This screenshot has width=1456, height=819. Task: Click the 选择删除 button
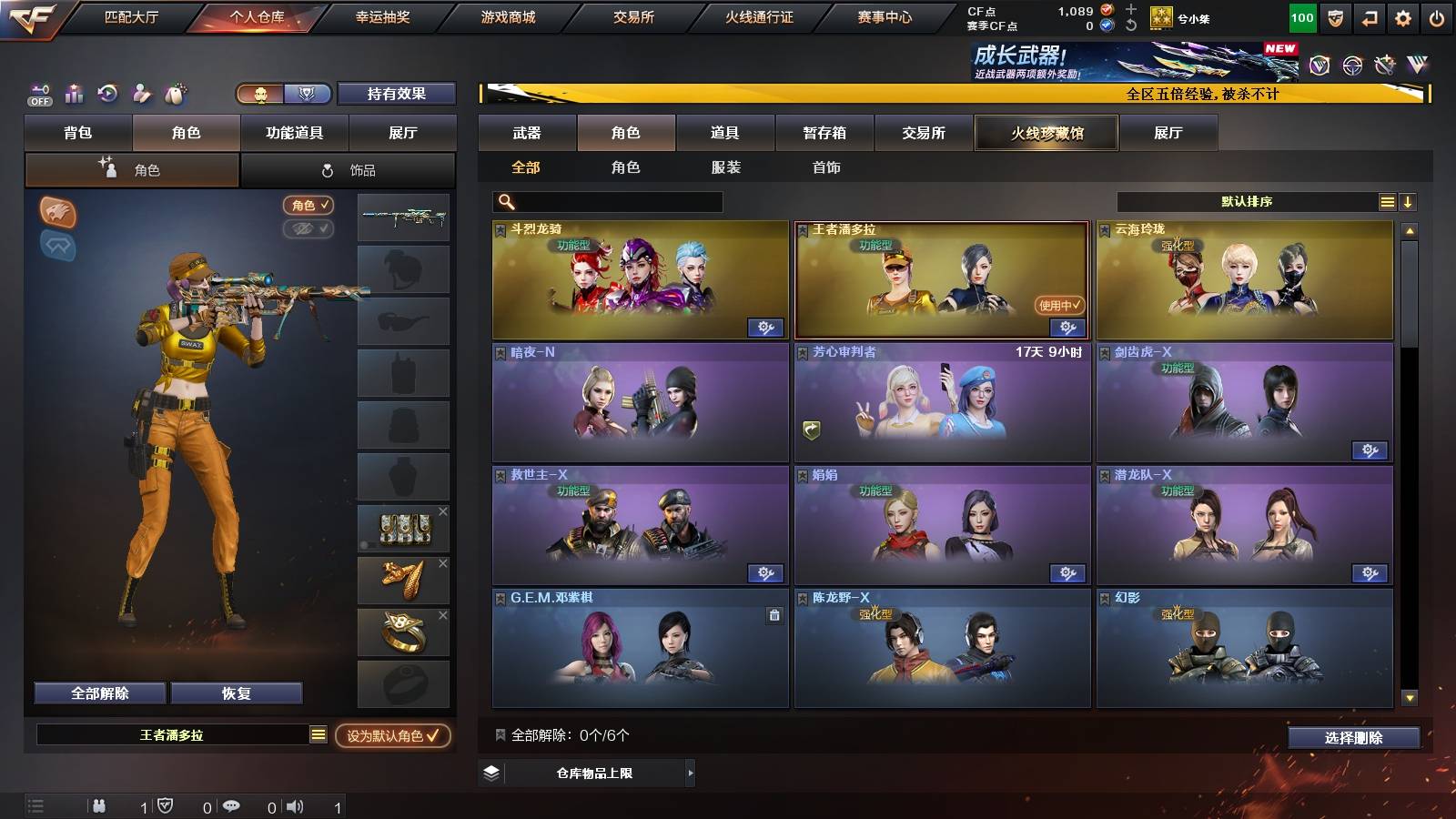(1353, 738)
